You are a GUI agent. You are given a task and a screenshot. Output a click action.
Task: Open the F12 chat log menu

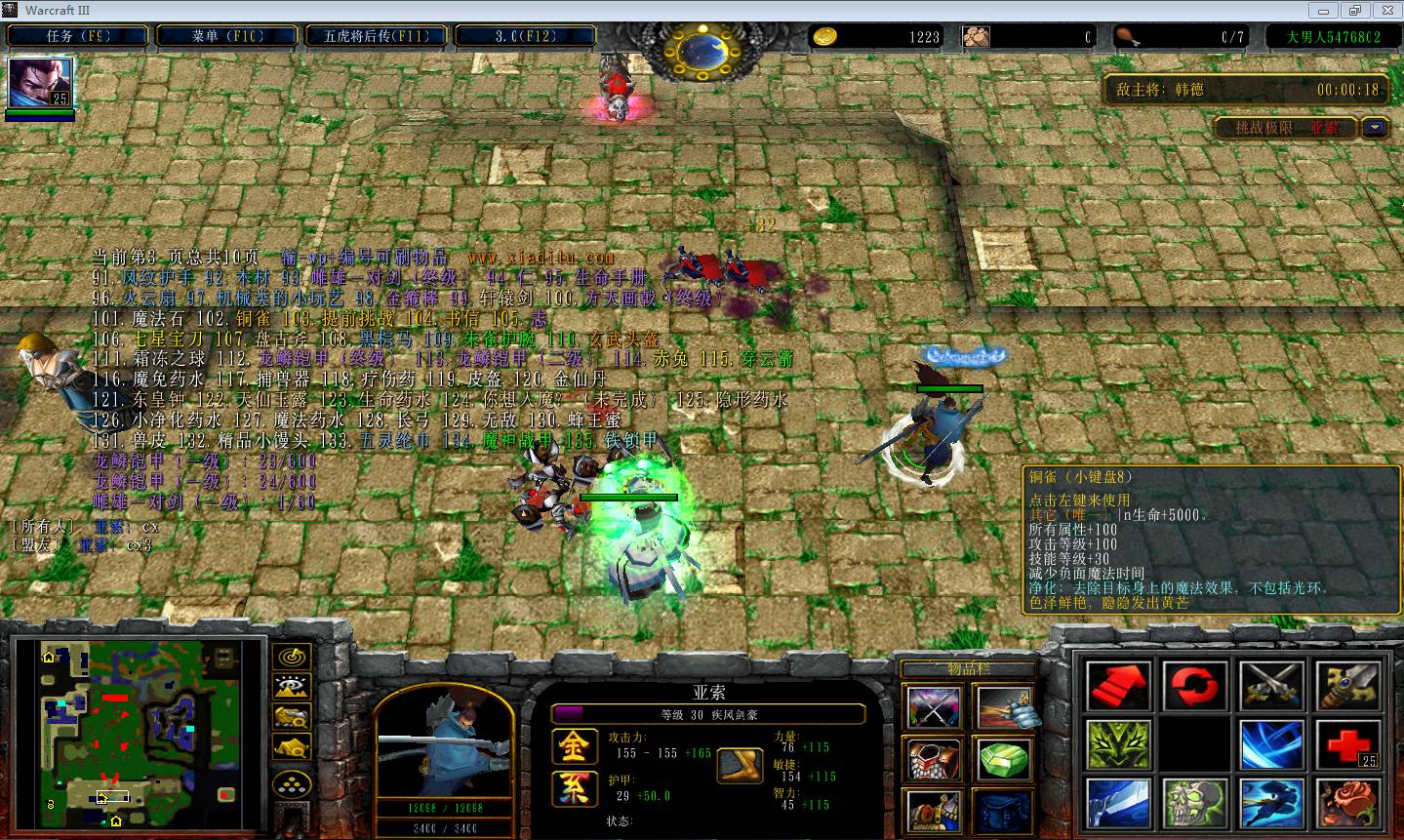(525, 36)
